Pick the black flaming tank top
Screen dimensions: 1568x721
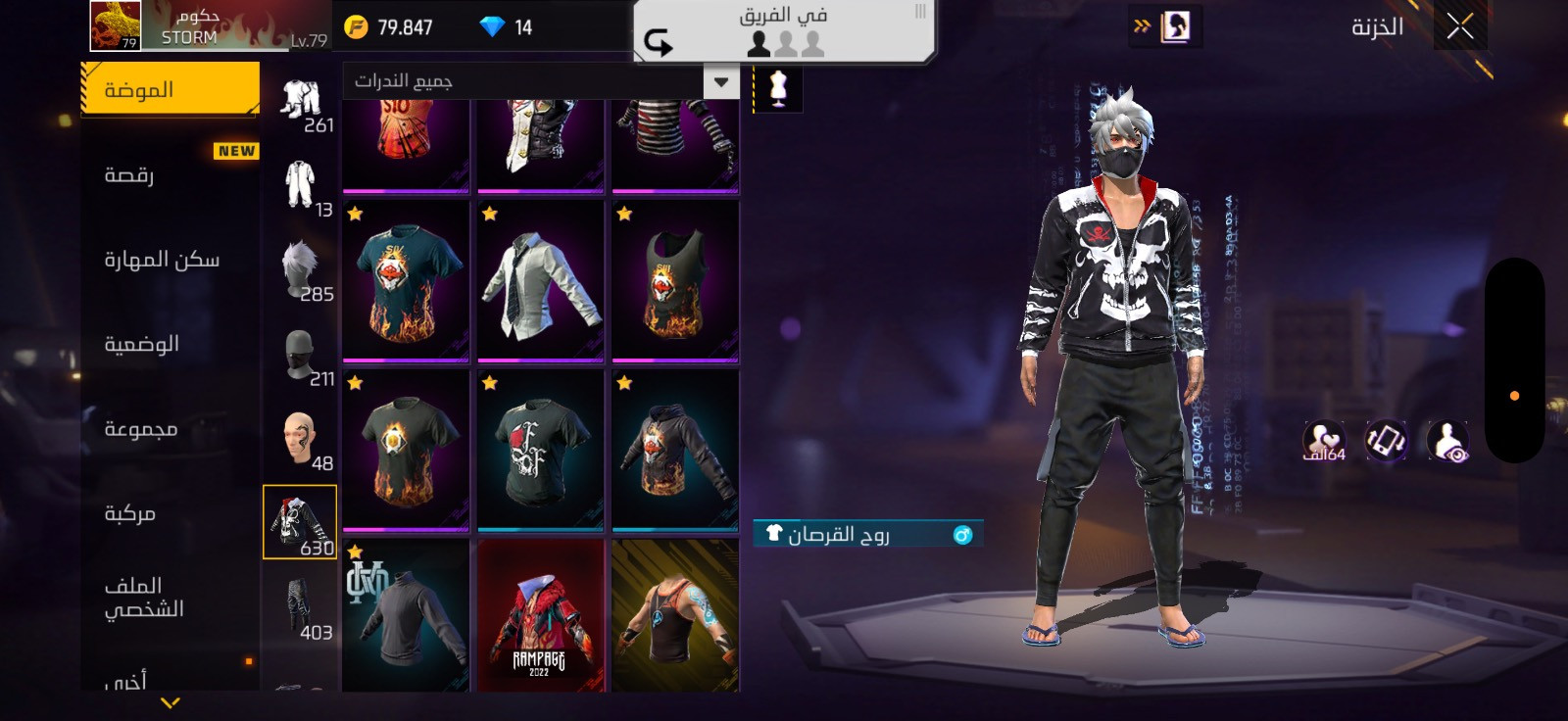[675, 281]
